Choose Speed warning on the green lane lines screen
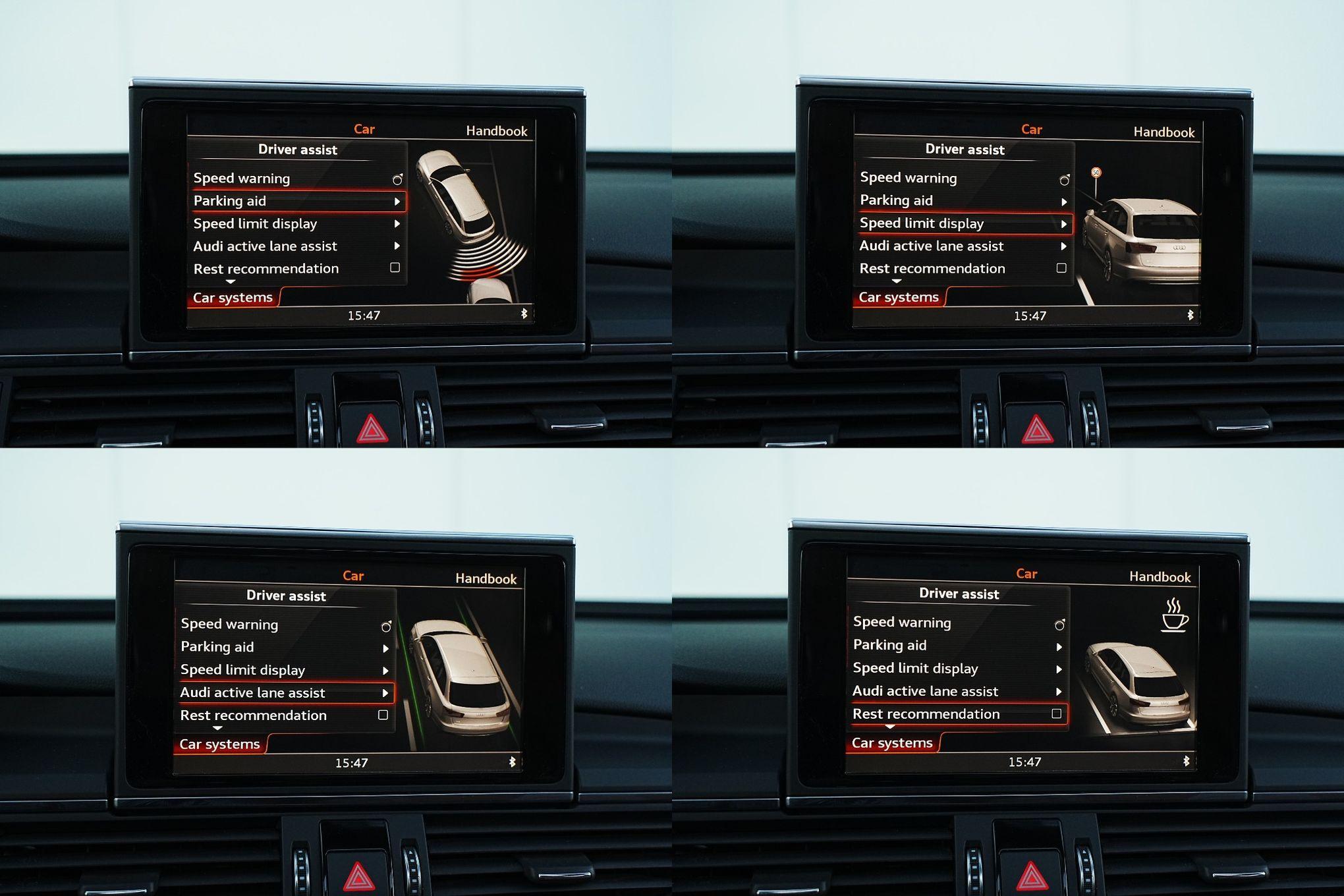 229,624
